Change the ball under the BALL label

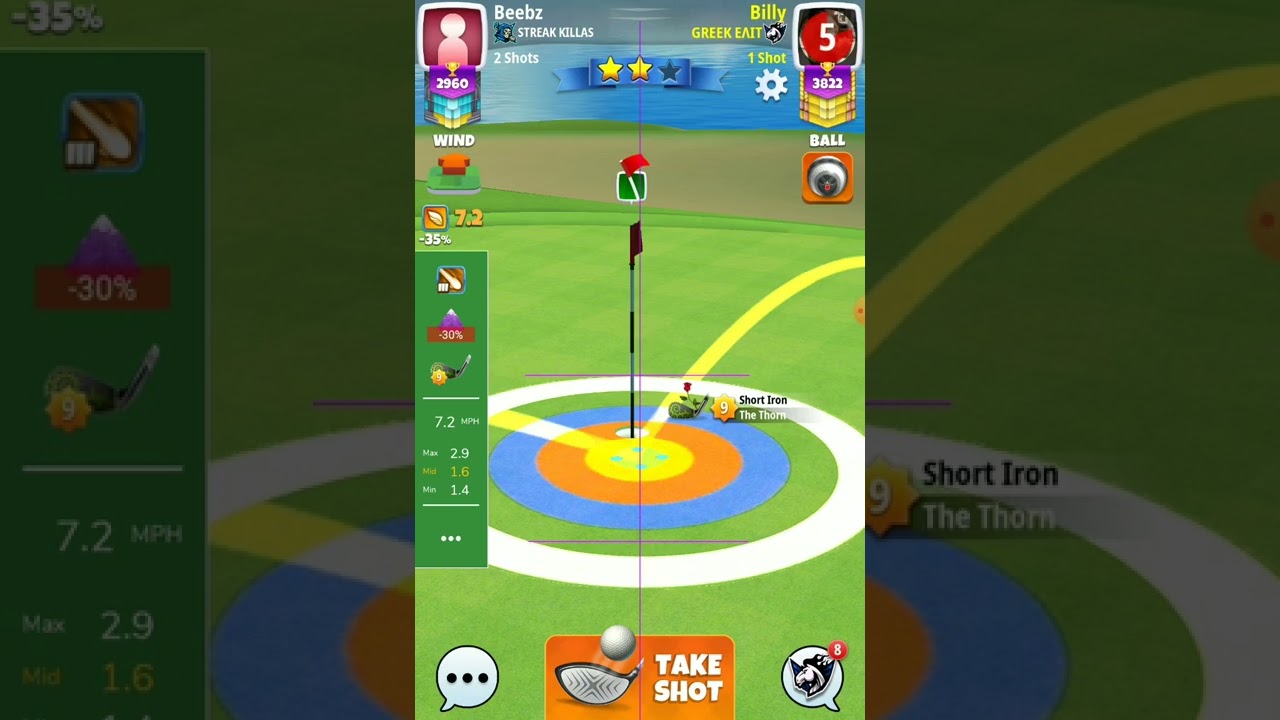pyautogui.click(x=827, y=178)
